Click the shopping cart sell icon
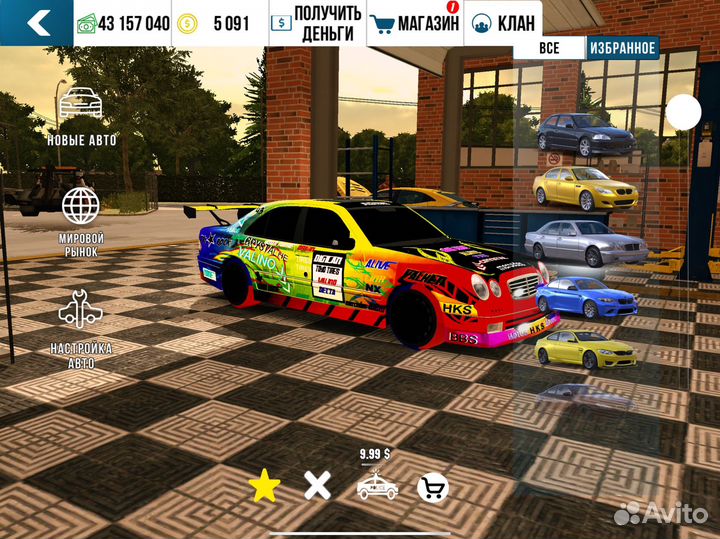720x539 pixels. [x=433, y=487]
